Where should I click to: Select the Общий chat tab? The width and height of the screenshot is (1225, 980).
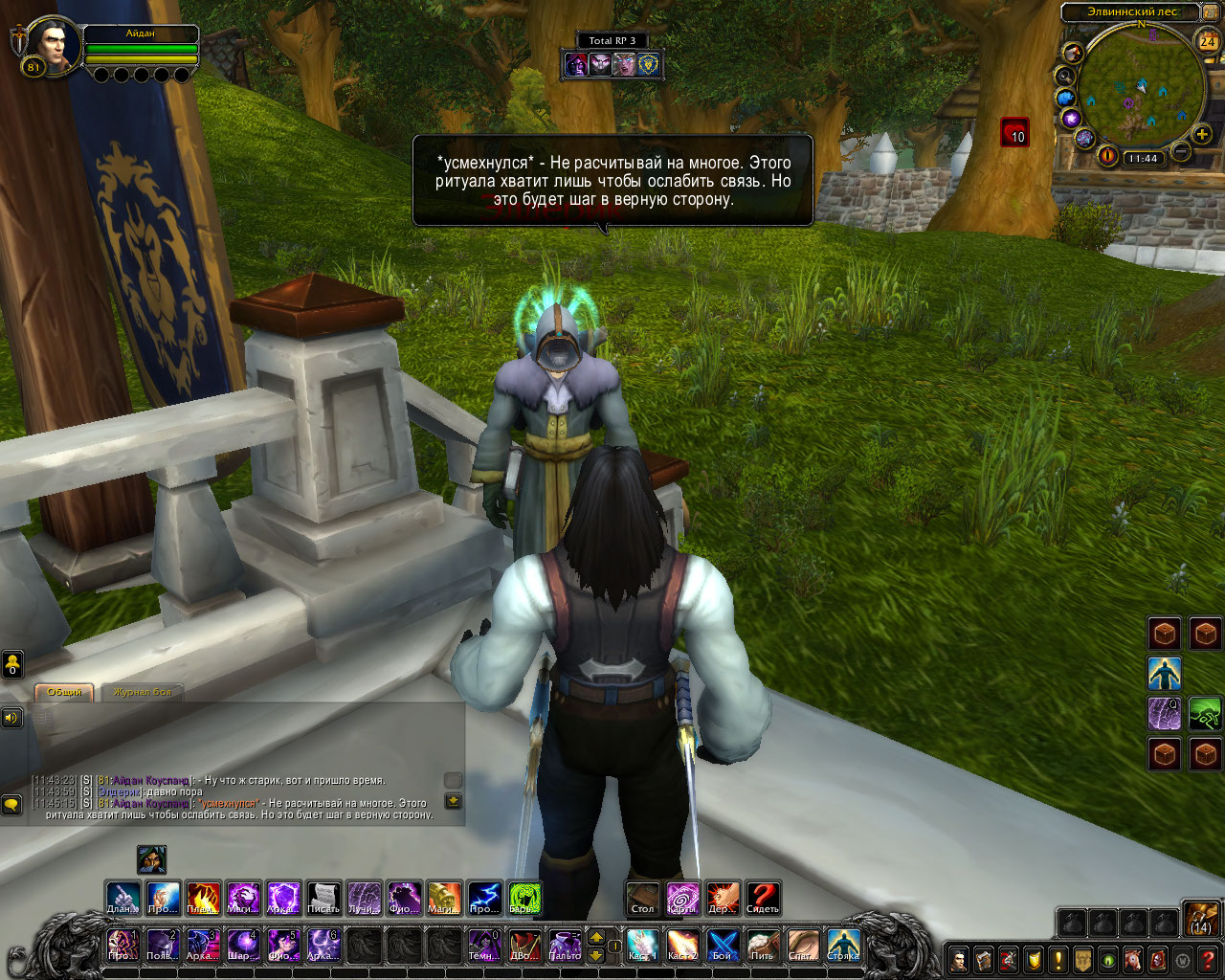click(64, 692)
